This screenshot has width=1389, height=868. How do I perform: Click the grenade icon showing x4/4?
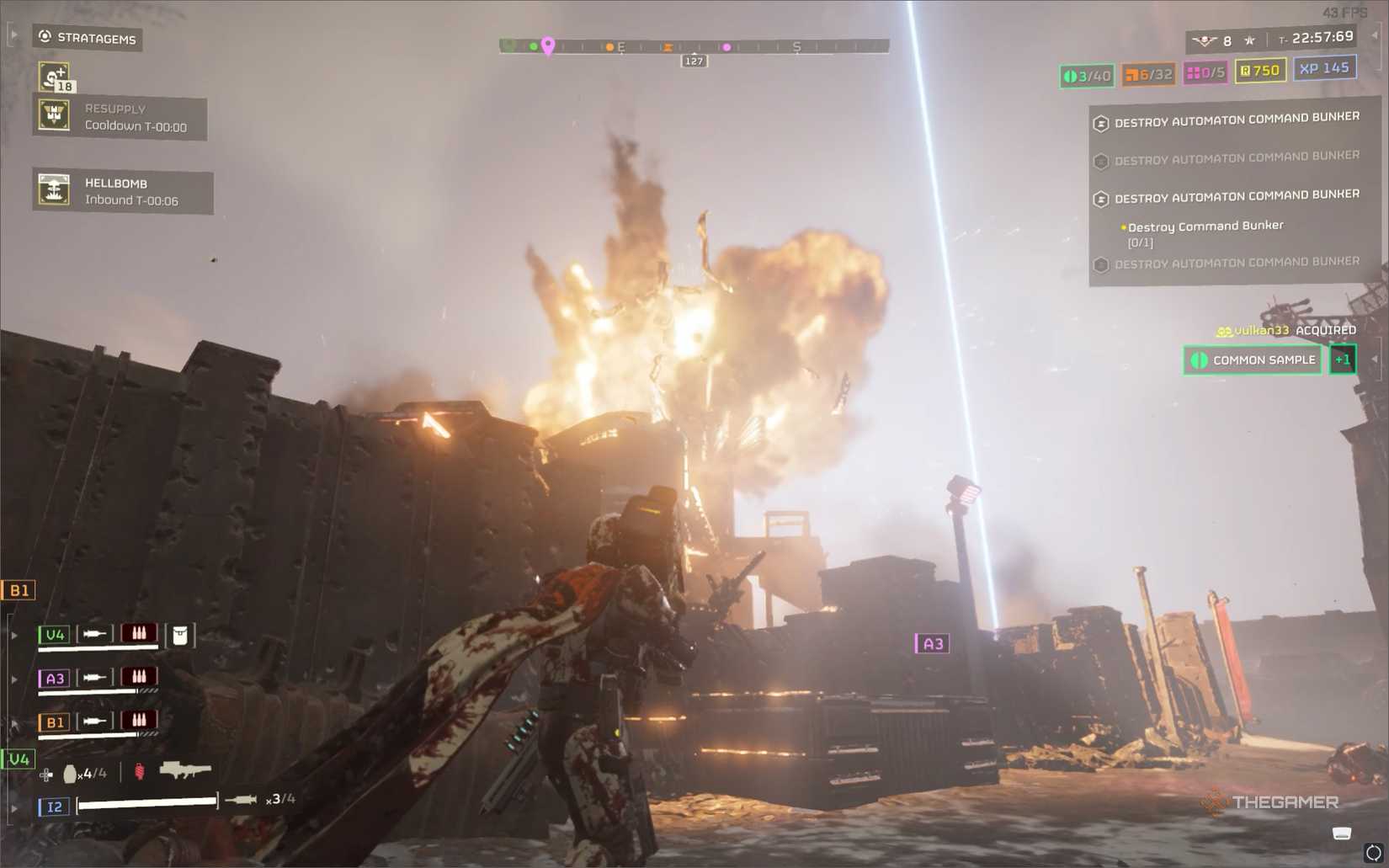[70, 774]
